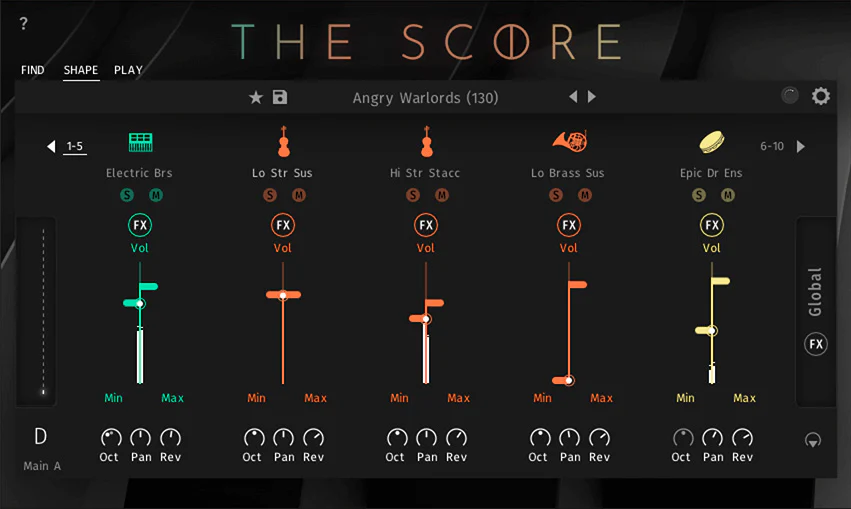This screenshot has height=509, width=851.
Task: Open FX for Epic Dr Ens
Action: 712,225
